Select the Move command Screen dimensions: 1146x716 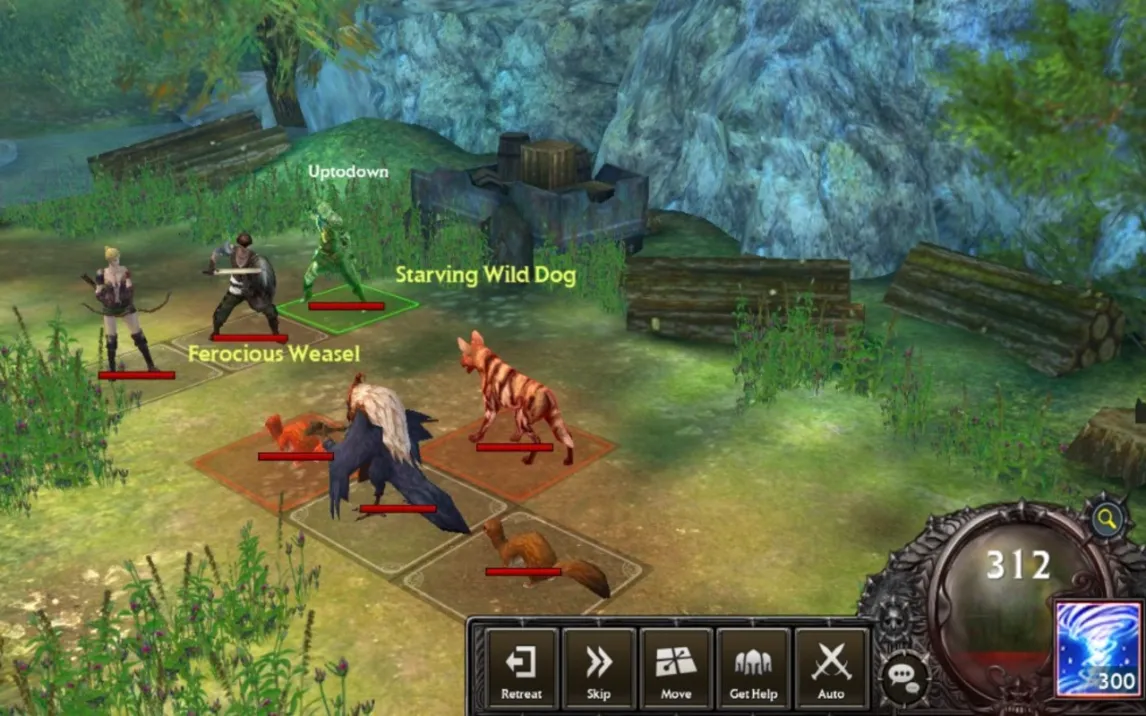pos(676,668)
